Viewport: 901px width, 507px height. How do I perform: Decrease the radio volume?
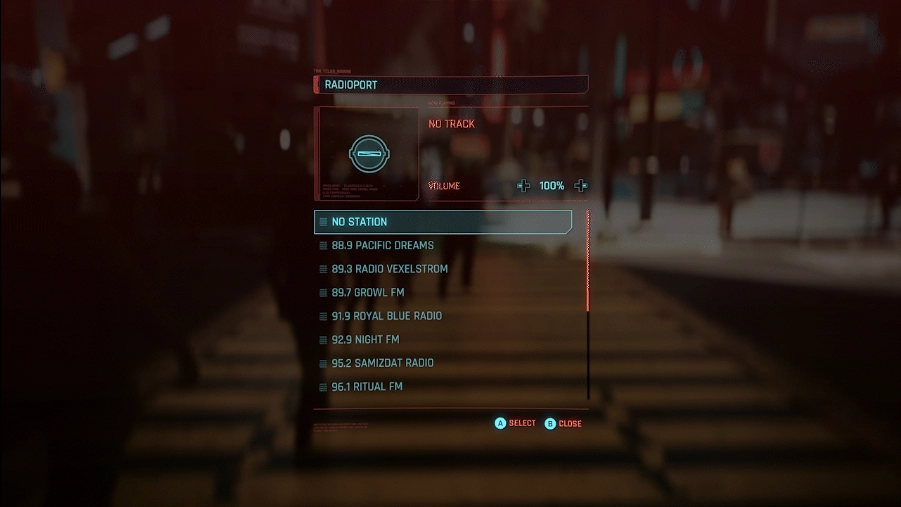click(523, 186)
